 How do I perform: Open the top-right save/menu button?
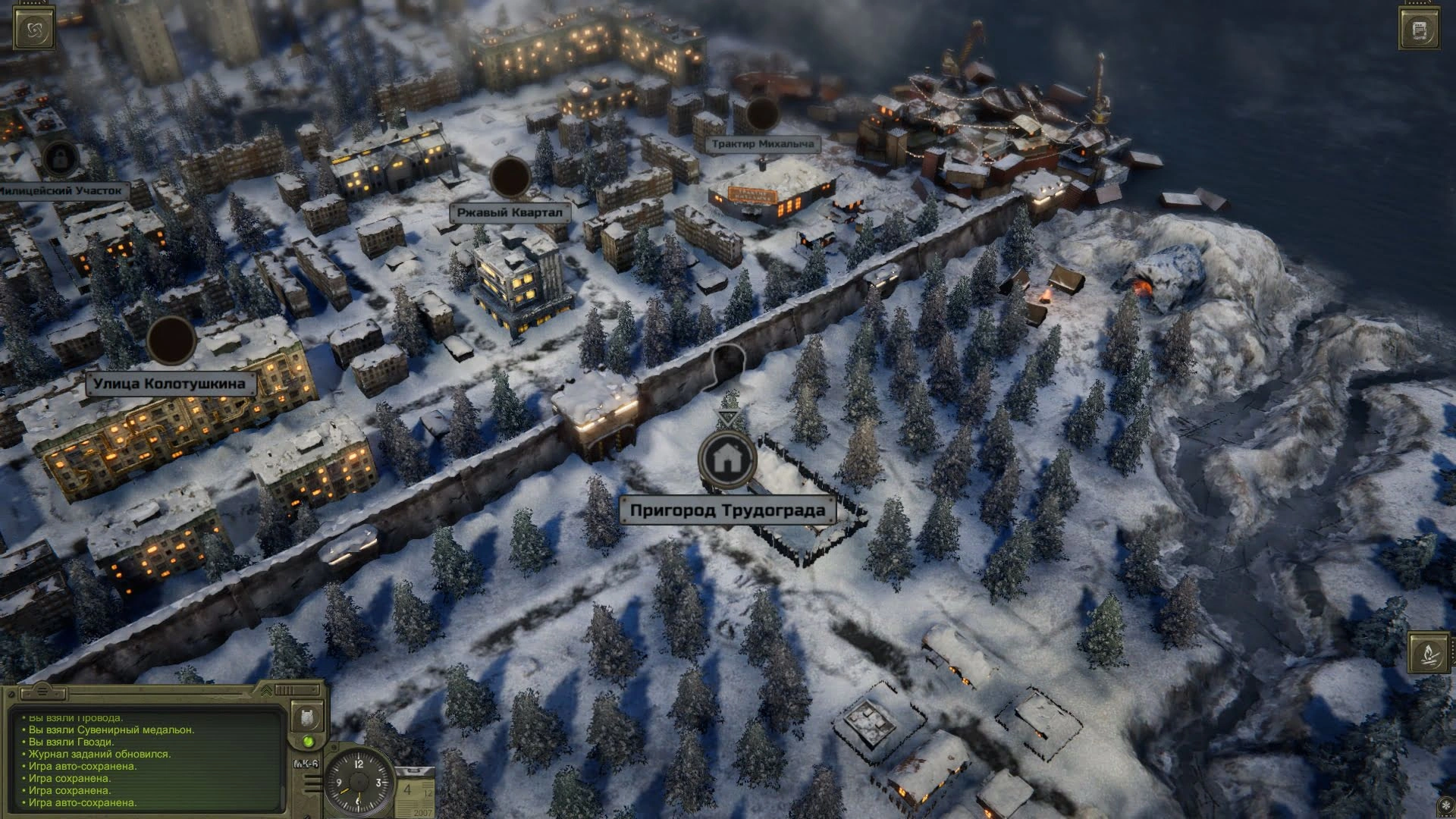1420,30
